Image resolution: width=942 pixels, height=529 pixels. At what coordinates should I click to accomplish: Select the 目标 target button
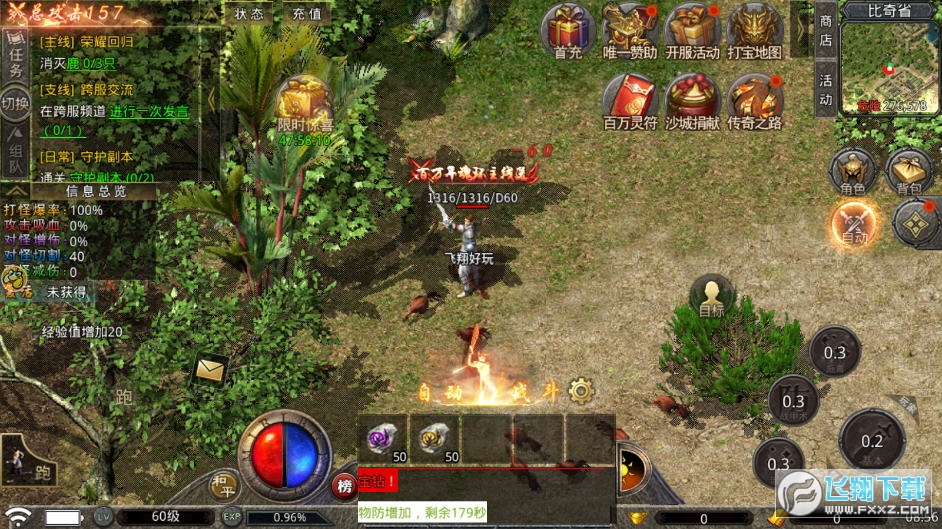712,297
